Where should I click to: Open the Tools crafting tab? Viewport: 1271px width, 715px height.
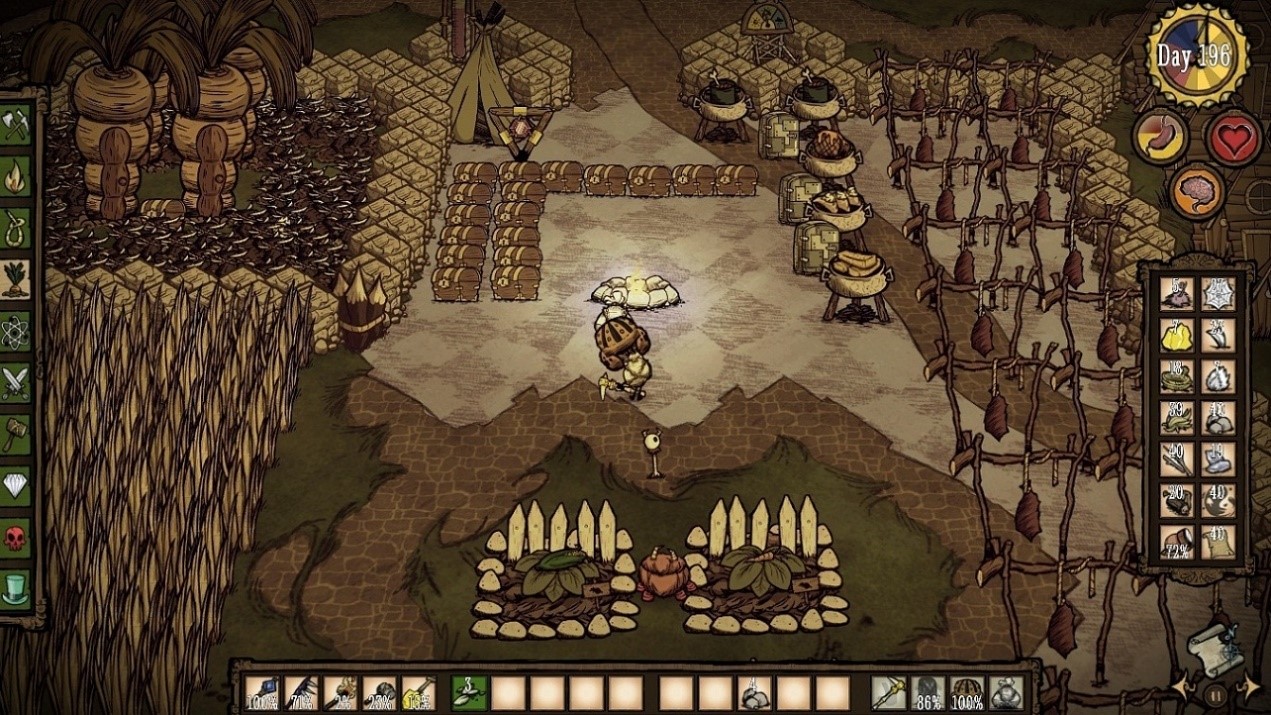(x=16, y=125)
